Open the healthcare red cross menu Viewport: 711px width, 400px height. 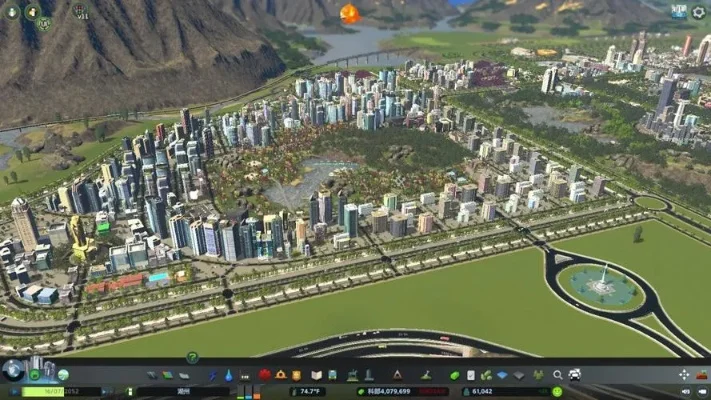265,375
